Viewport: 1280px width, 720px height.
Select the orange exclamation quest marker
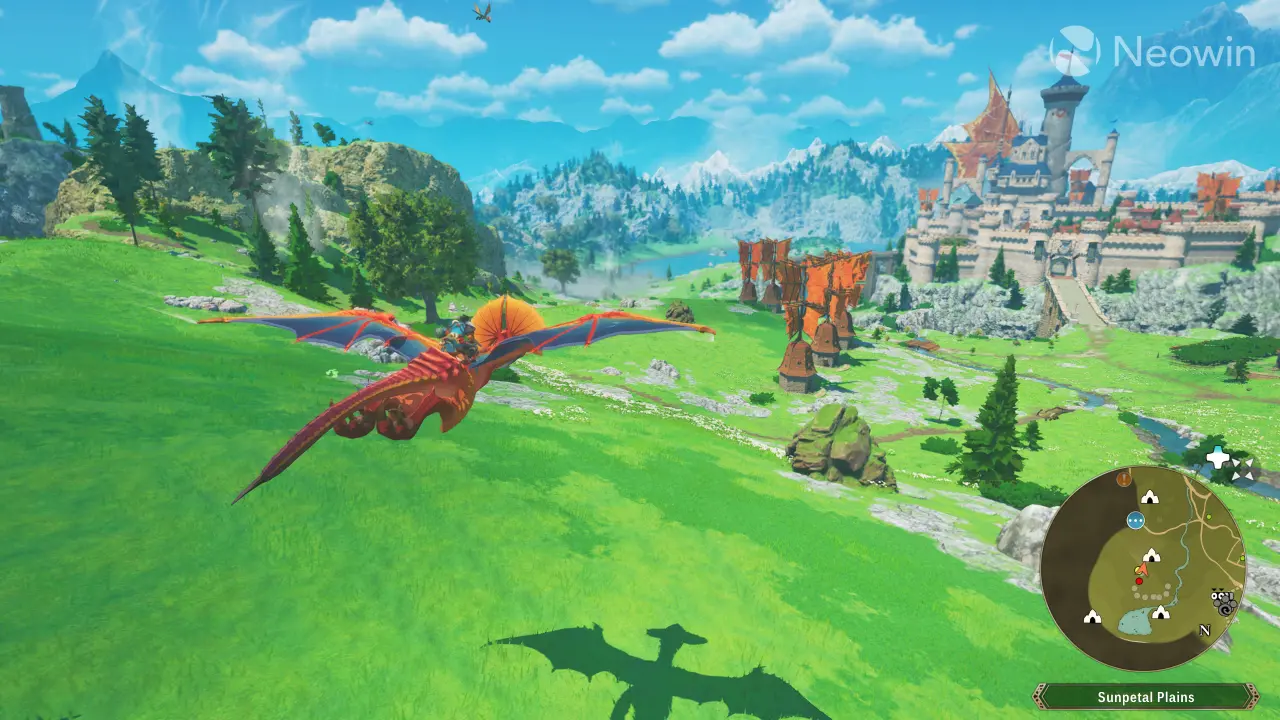pos(1125,479)
